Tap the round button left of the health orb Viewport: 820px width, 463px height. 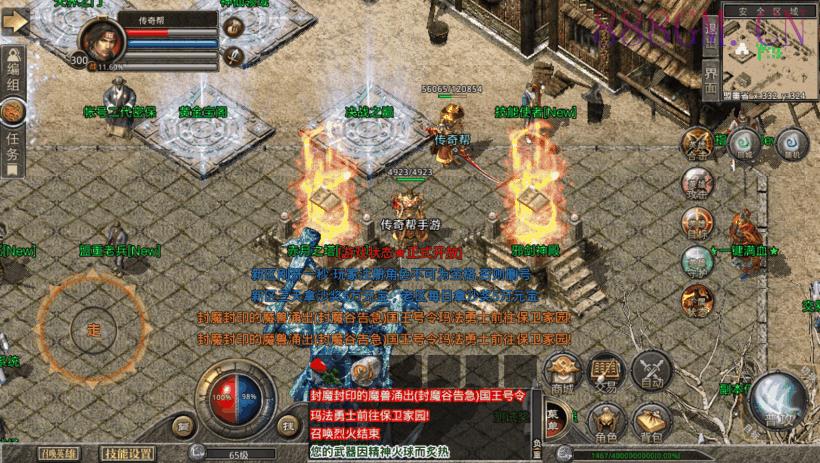(x=182, y=426)
